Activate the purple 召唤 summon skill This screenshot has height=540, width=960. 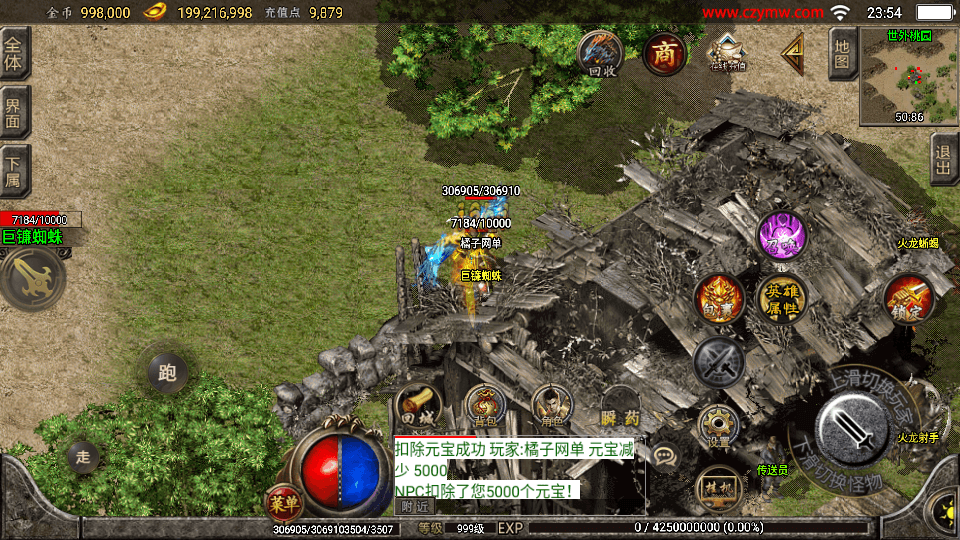coord(781,236)
